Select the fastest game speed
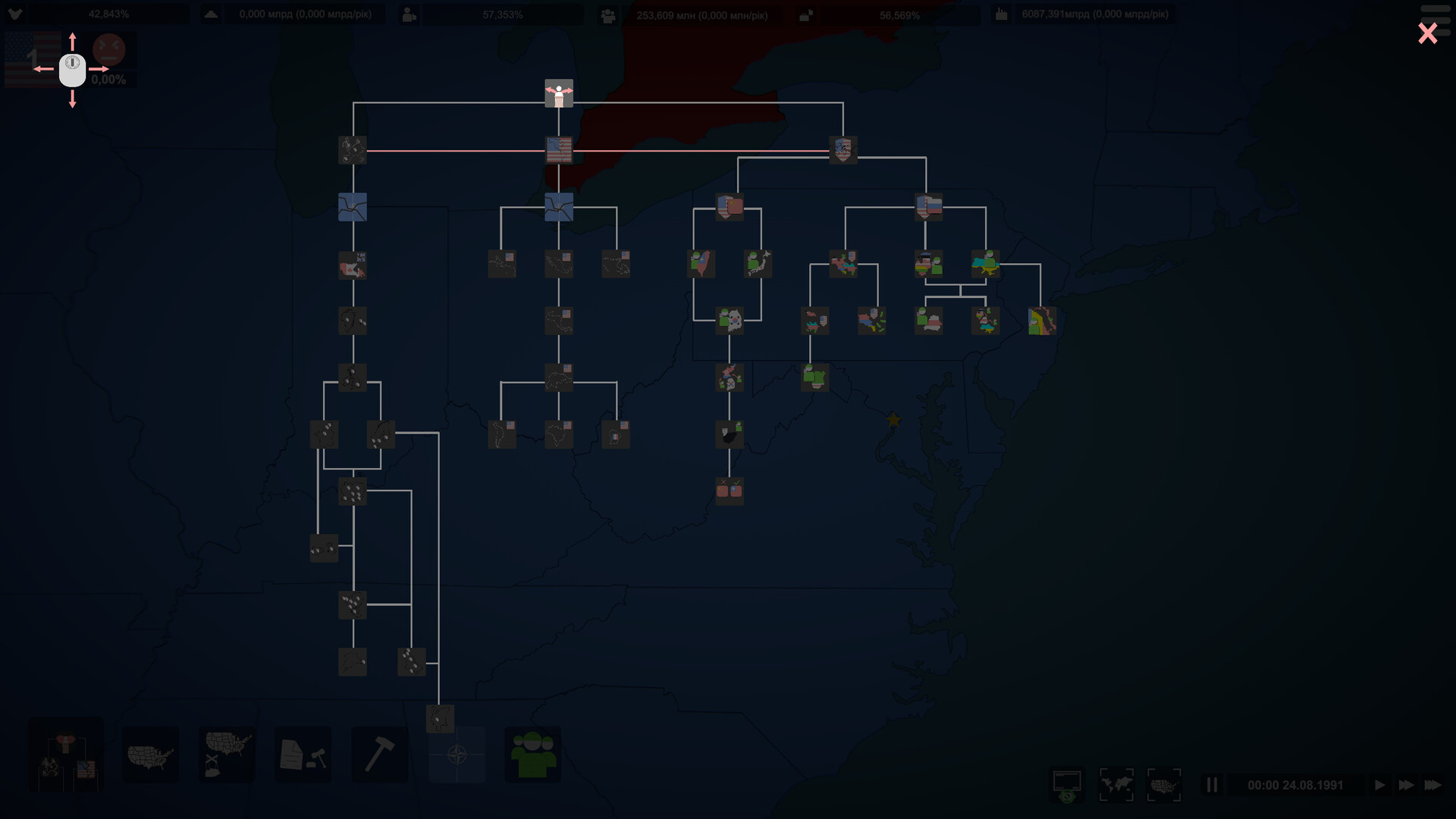 pyautogui.click(x=1433, y=783)
